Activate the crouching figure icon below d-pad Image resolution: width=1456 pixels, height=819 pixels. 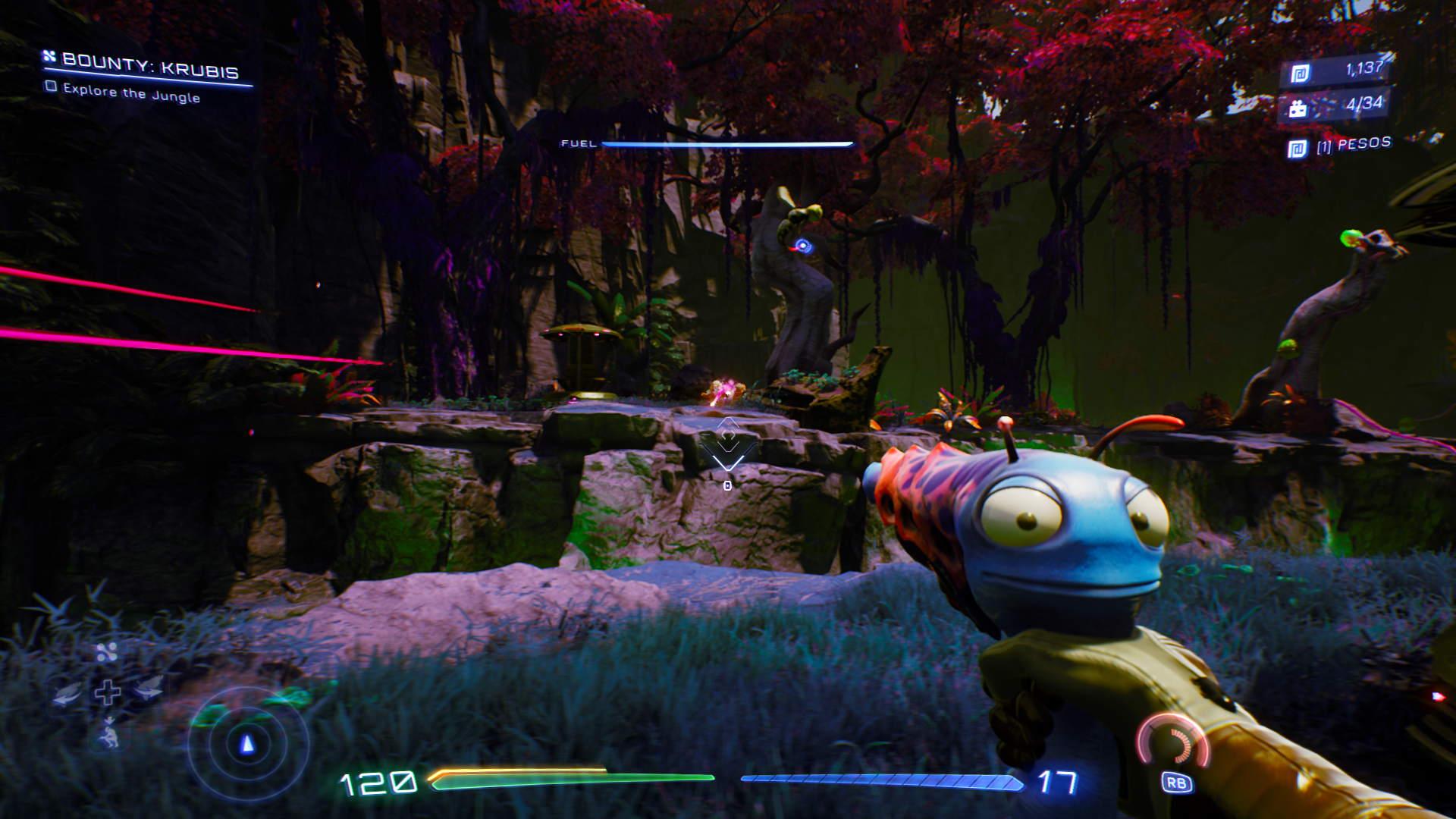(x=109, y=734)
